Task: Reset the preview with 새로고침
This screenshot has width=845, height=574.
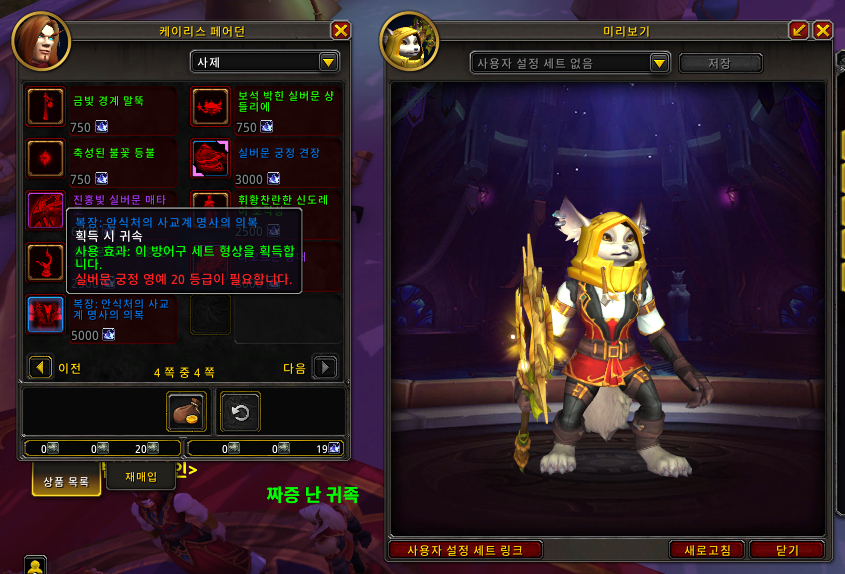Action: point(706,550)
